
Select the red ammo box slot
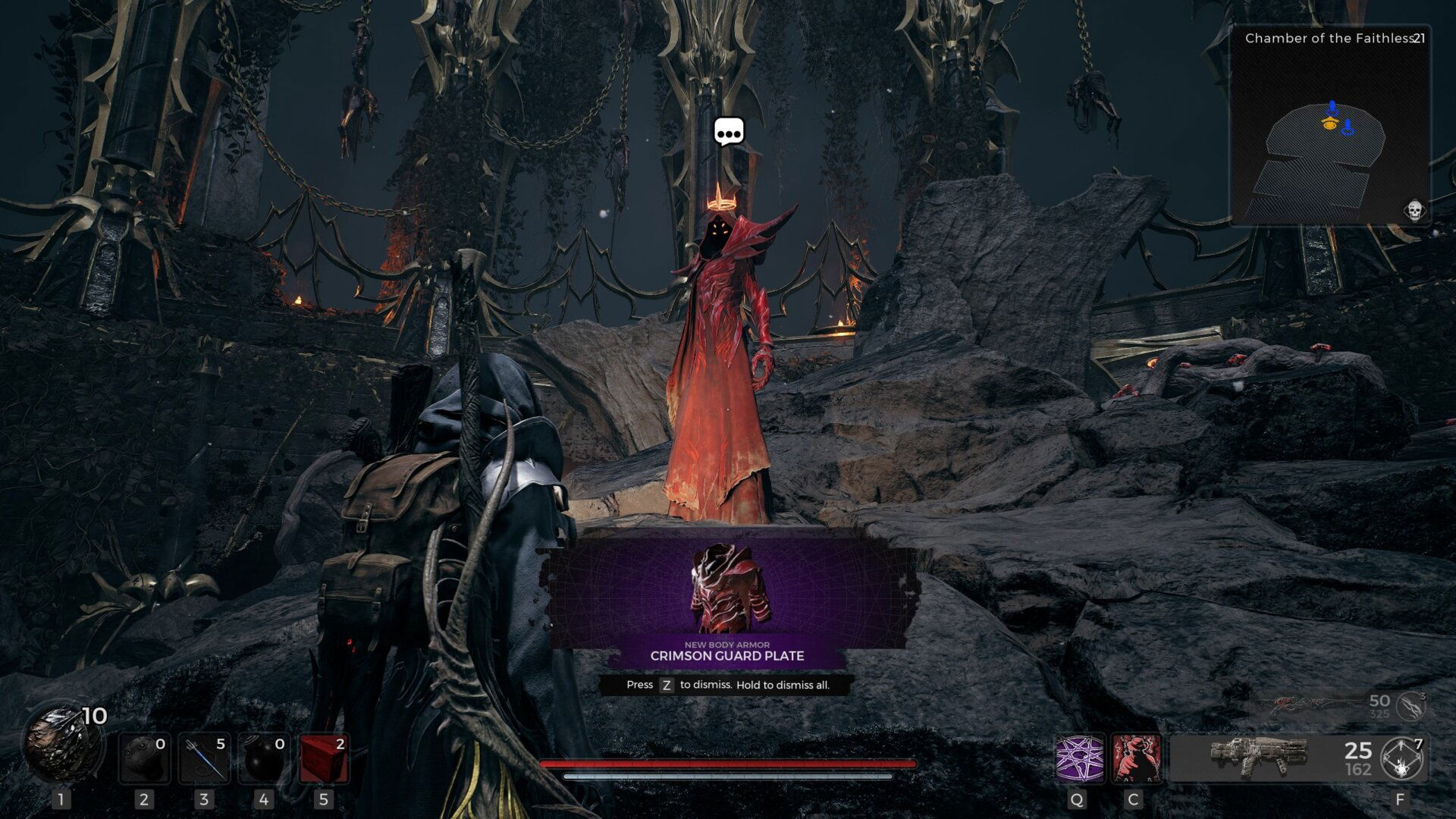pyautogui.click(x=324, y=759)
